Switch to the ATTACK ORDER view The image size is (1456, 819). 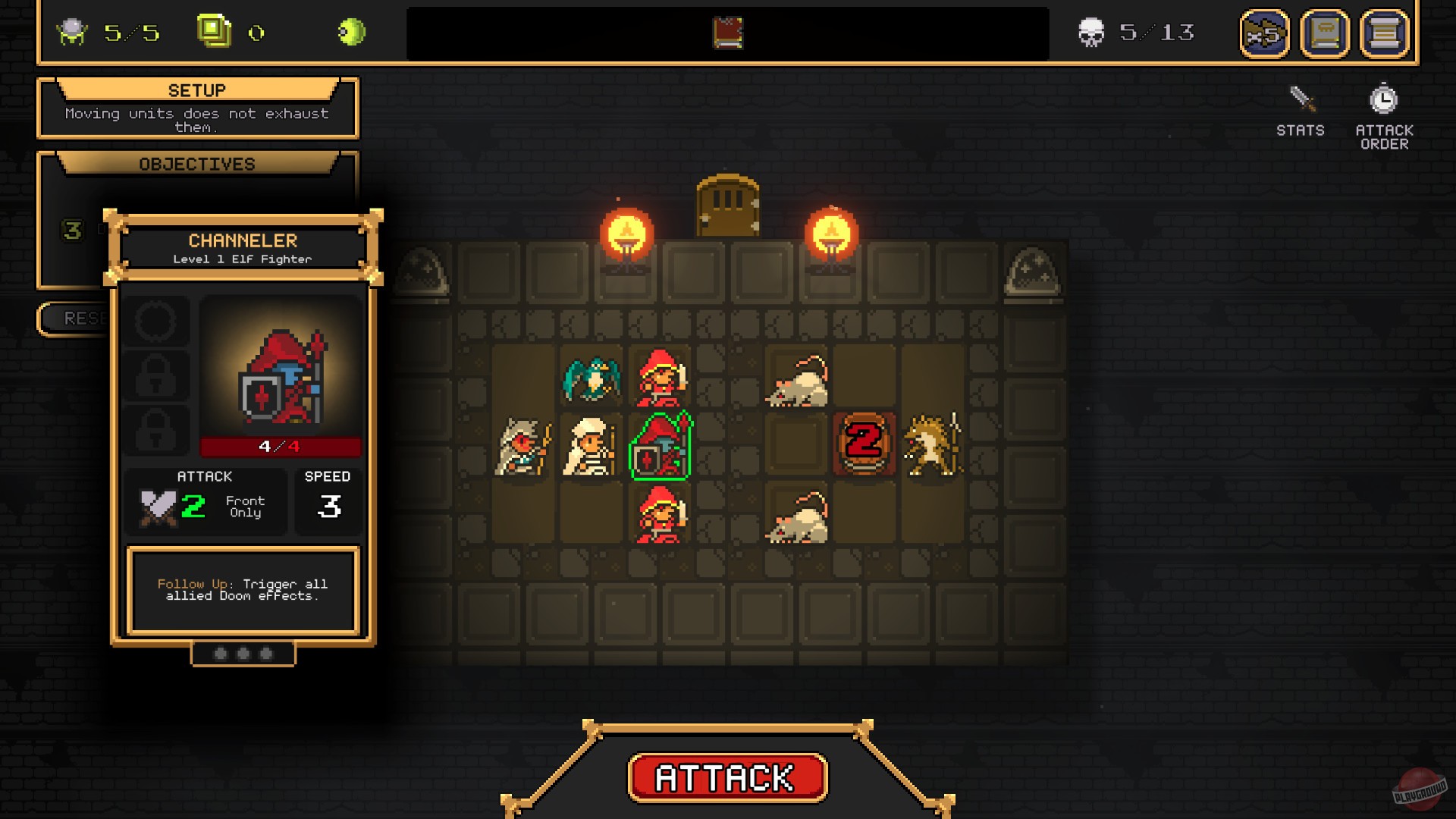1384,134
